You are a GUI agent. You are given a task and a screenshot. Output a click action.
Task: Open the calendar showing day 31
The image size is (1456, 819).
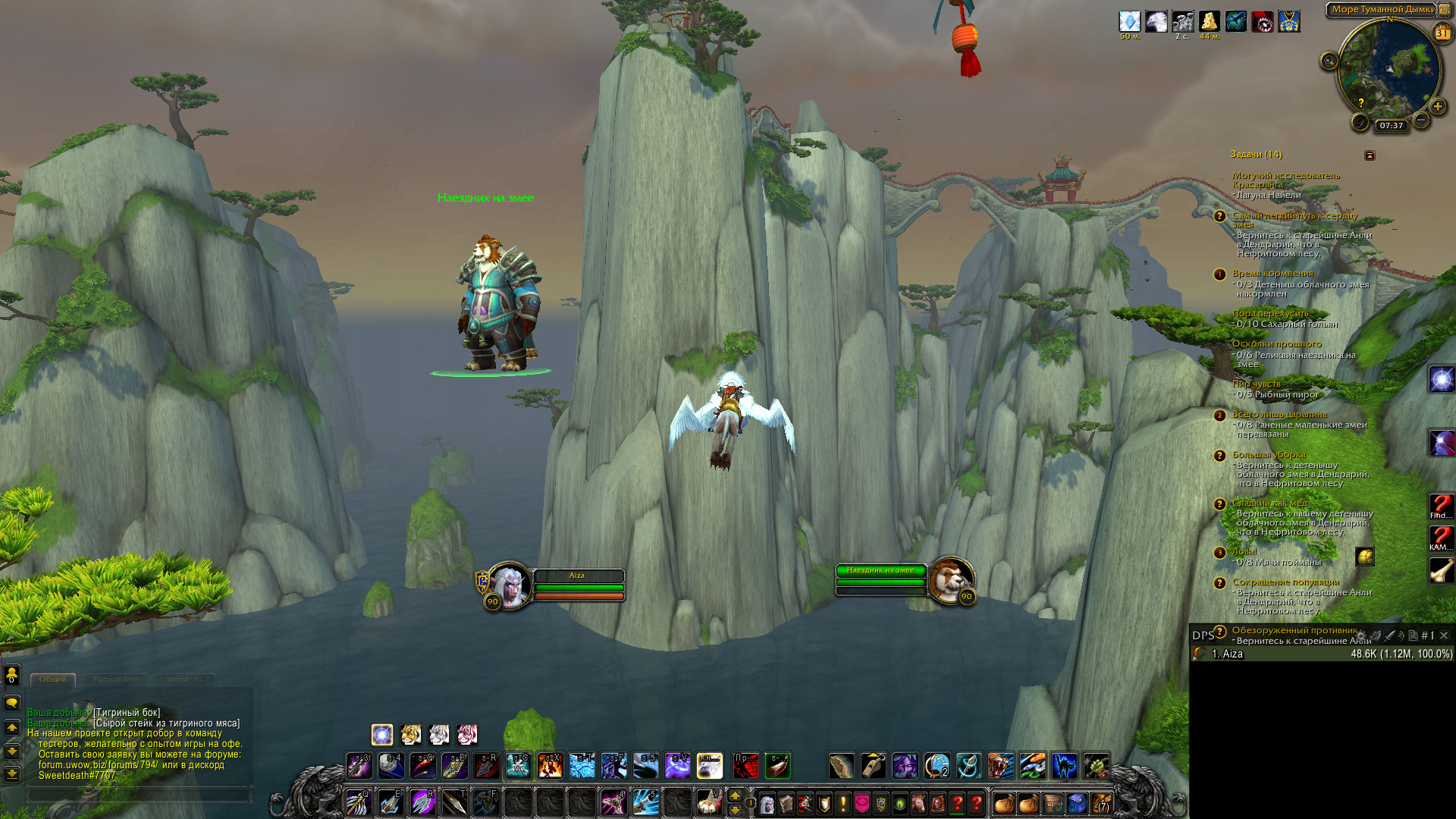coord(1442,33)
